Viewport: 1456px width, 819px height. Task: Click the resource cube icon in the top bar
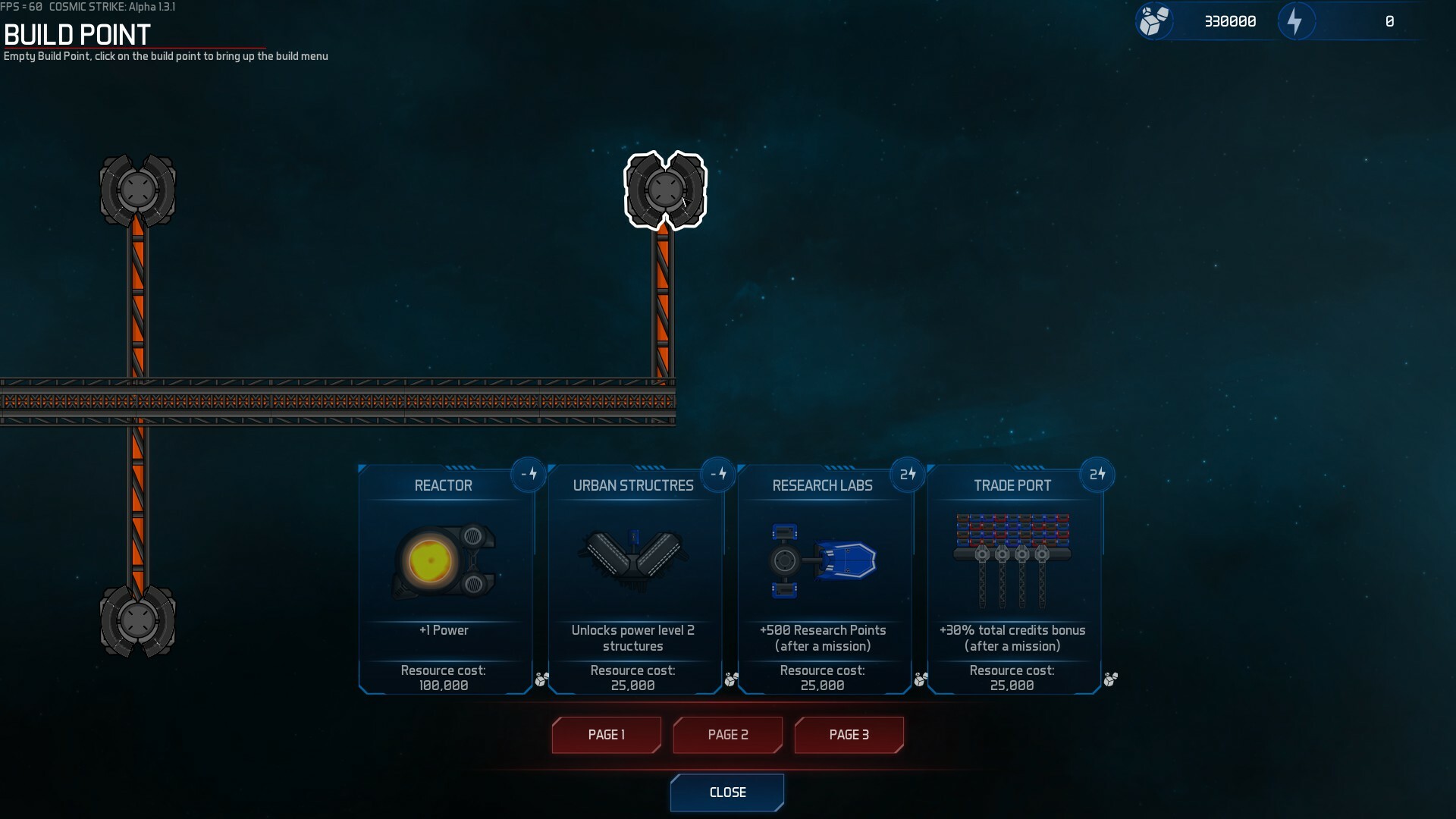(x=1154, y=21)
